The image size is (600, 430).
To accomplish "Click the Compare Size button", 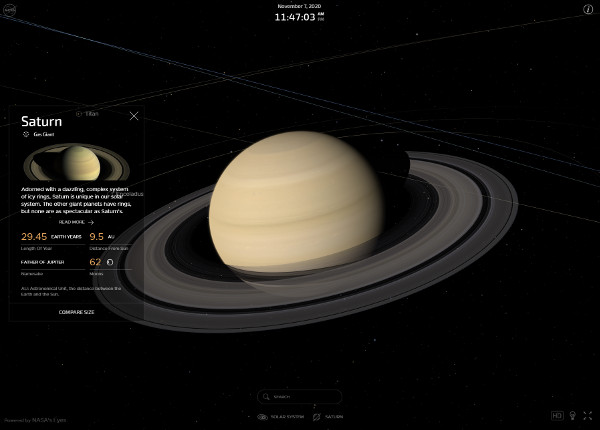I will point(76,312).
